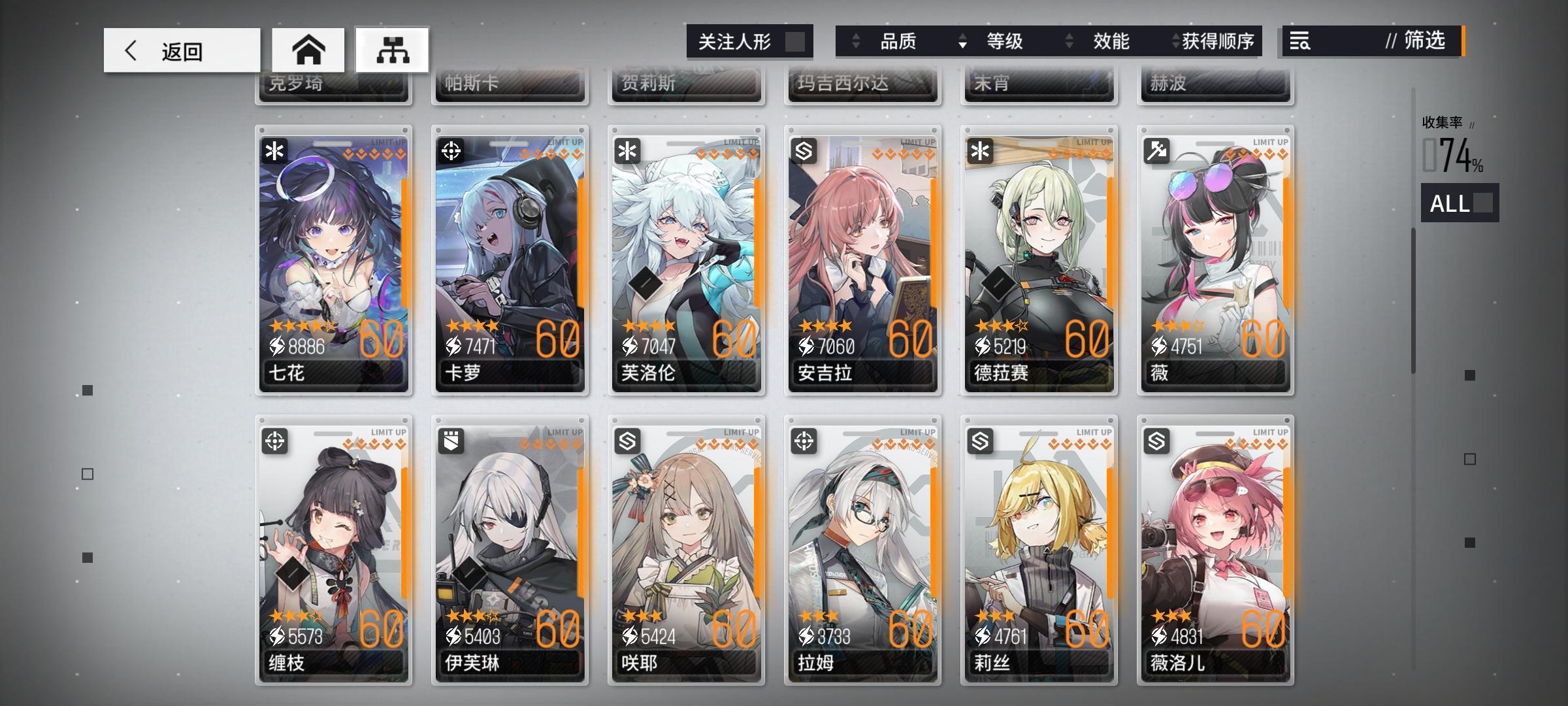
Task: Click the home icon in the top navigation
Action: [x=309, y=49]
